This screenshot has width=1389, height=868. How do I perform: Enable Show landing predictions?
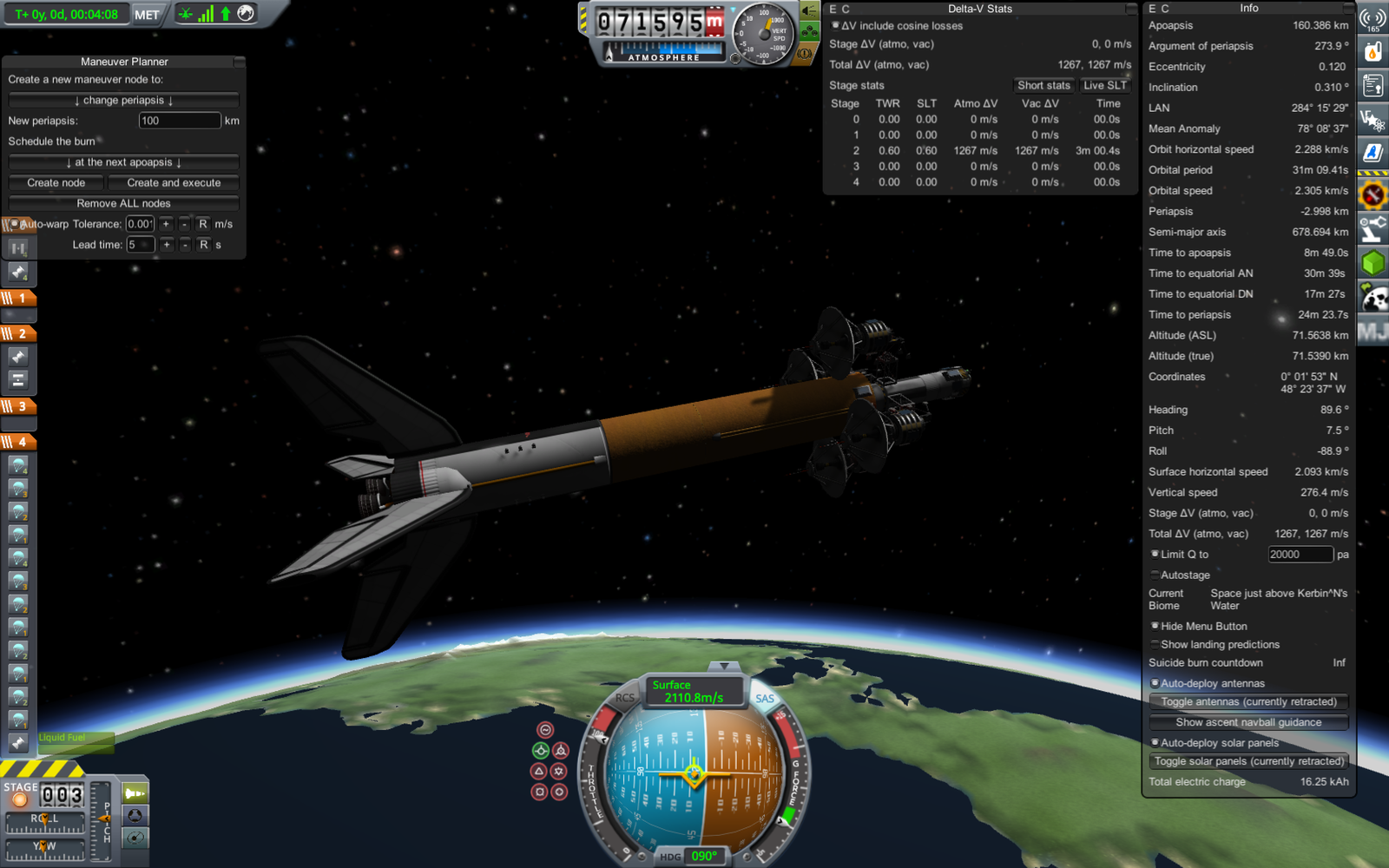1155,644
